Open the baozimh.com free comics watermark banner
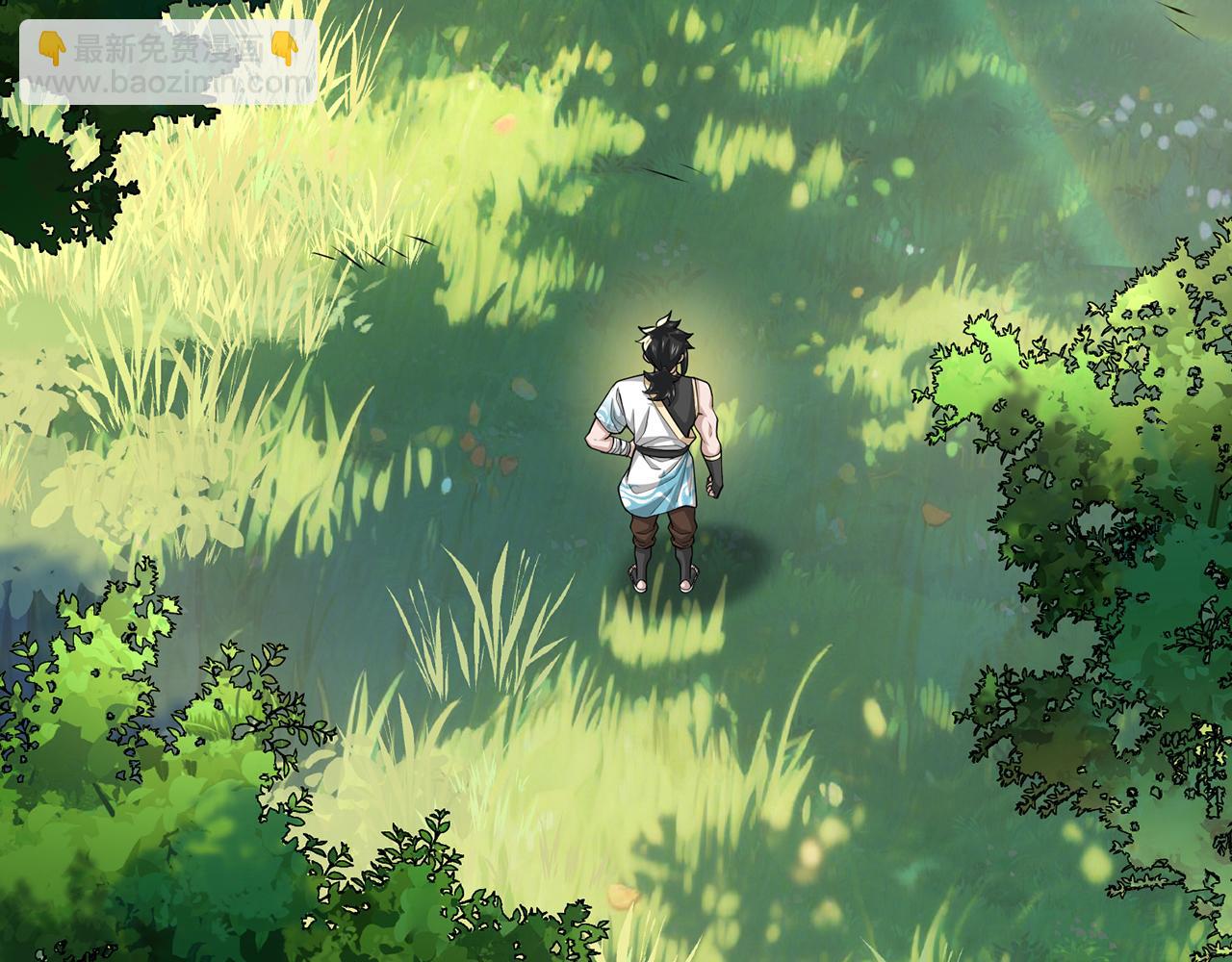Viewport: 1232px width, 962px height. coord(168,63)
